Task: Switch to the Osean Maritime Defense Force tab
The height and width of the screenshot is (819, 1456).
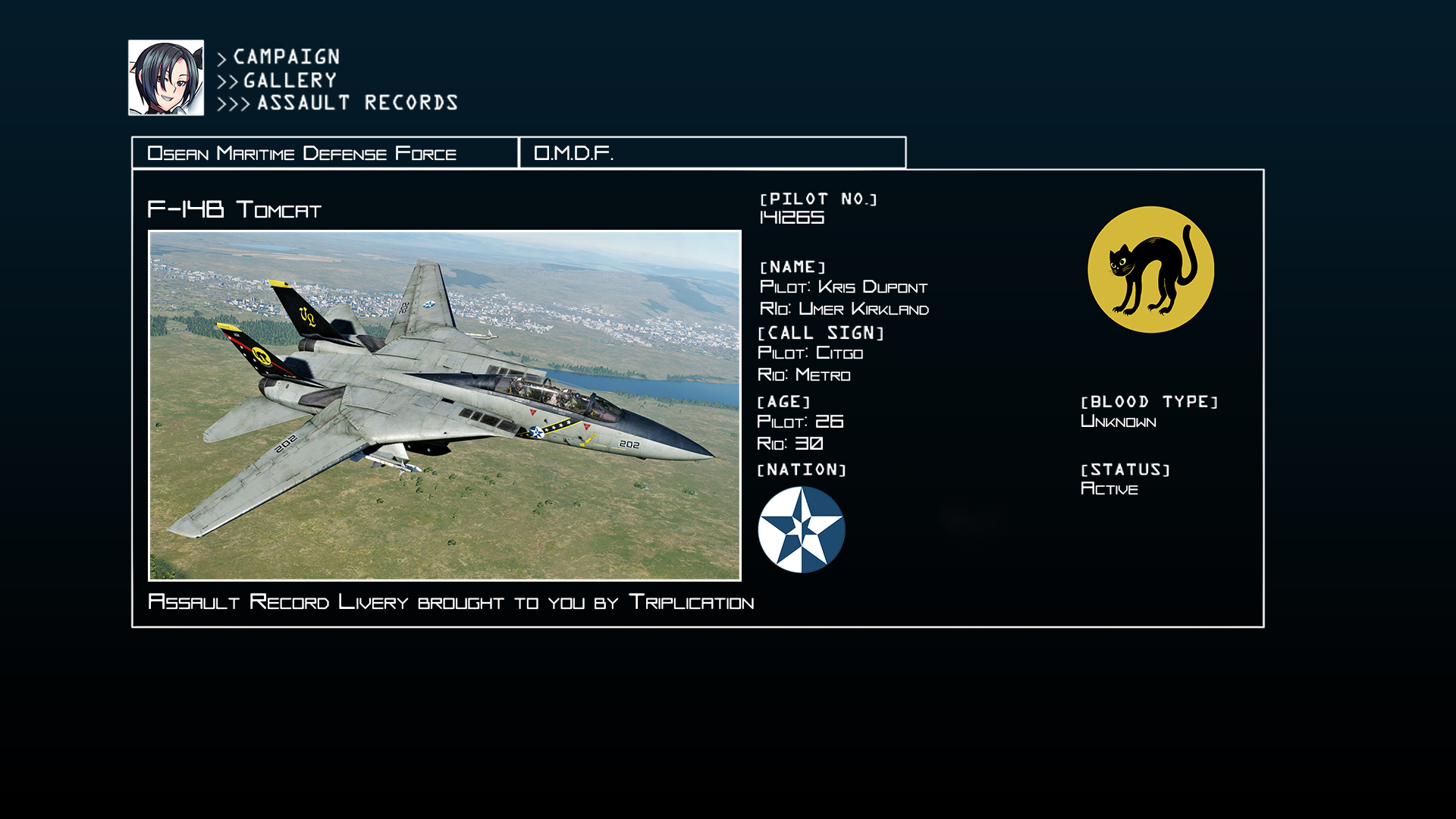Action: [325, 153]
